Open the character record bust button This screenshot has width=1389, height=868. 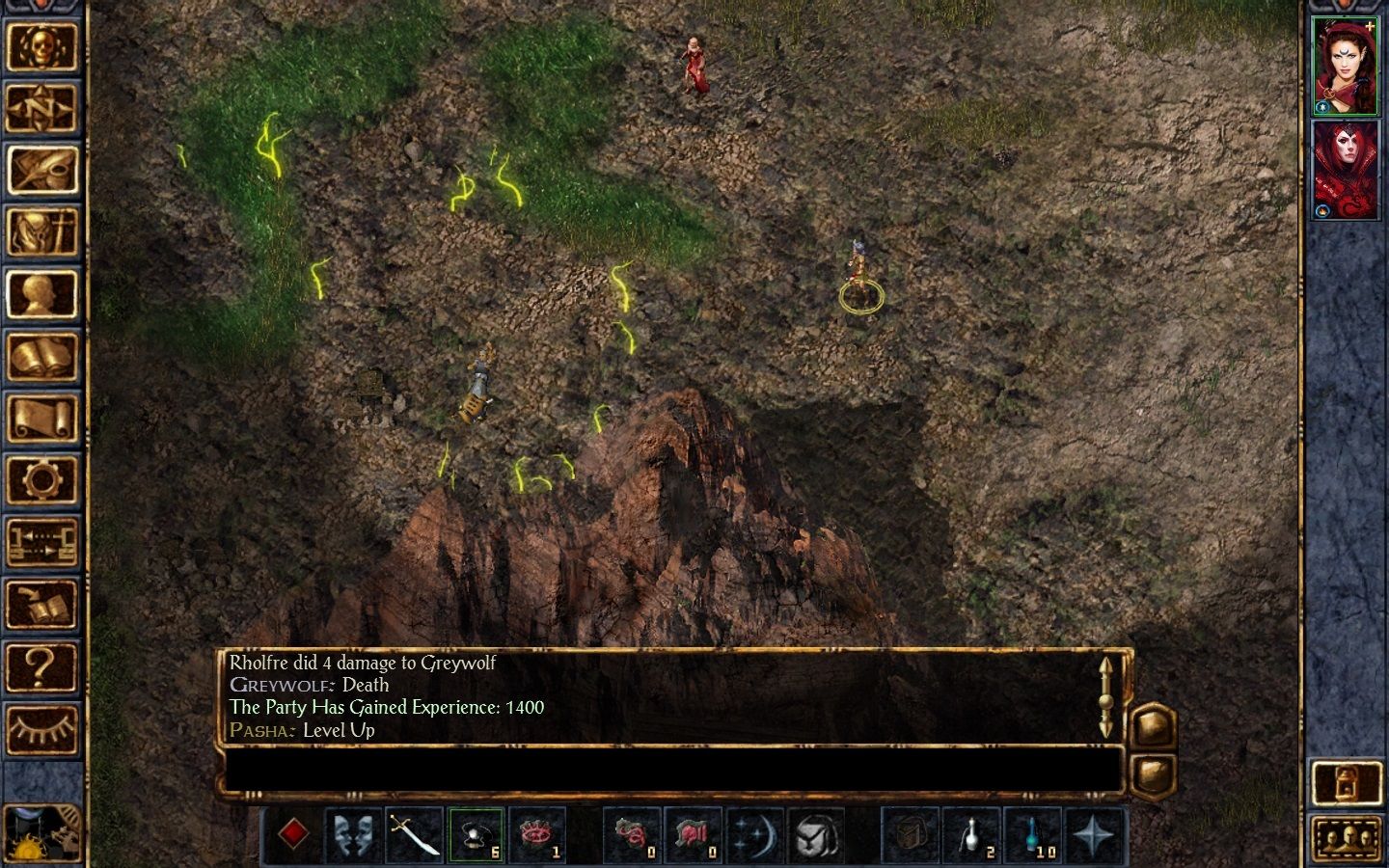pyautogui.click(x=41, y=294)
